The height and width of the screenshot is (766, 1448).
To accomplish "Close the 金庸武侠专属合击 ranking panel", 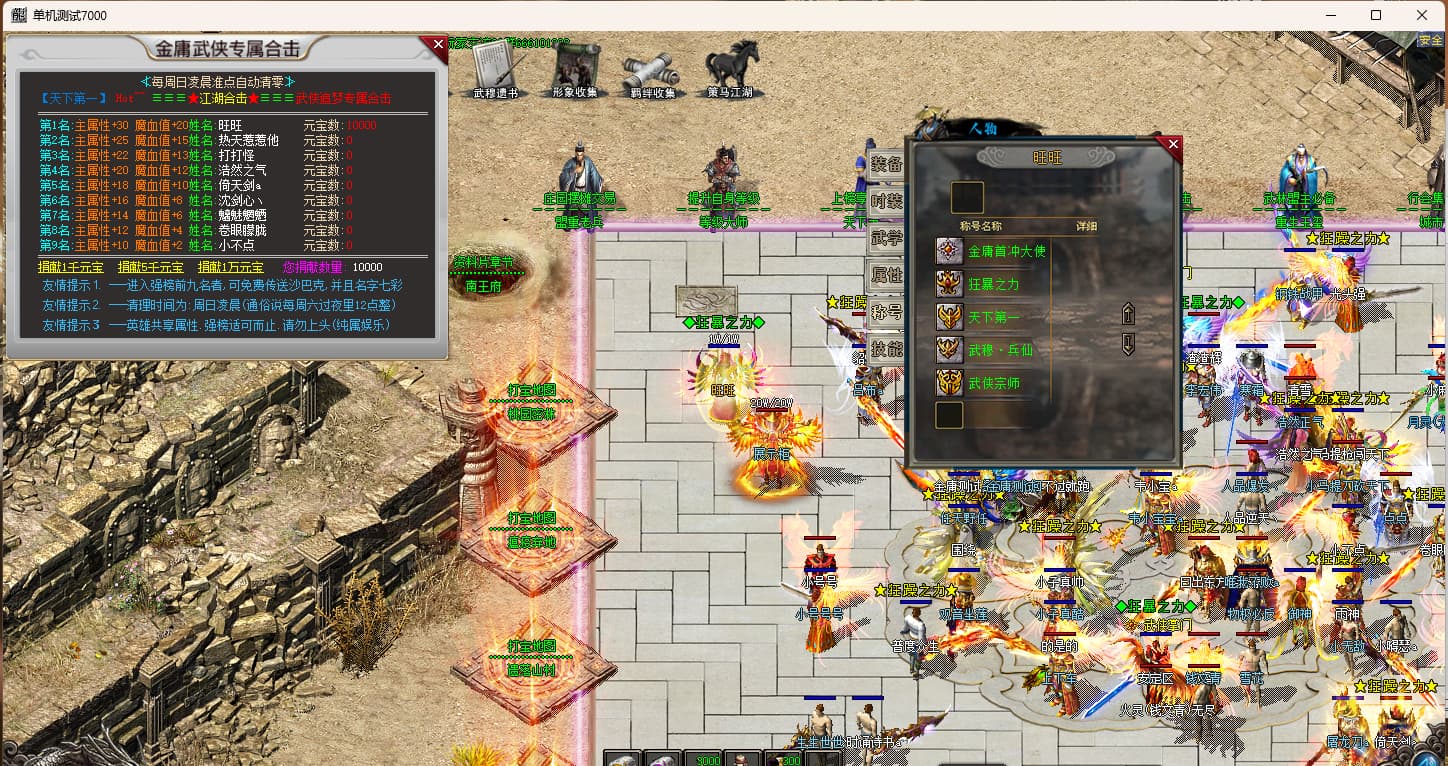I will (438, 44).
